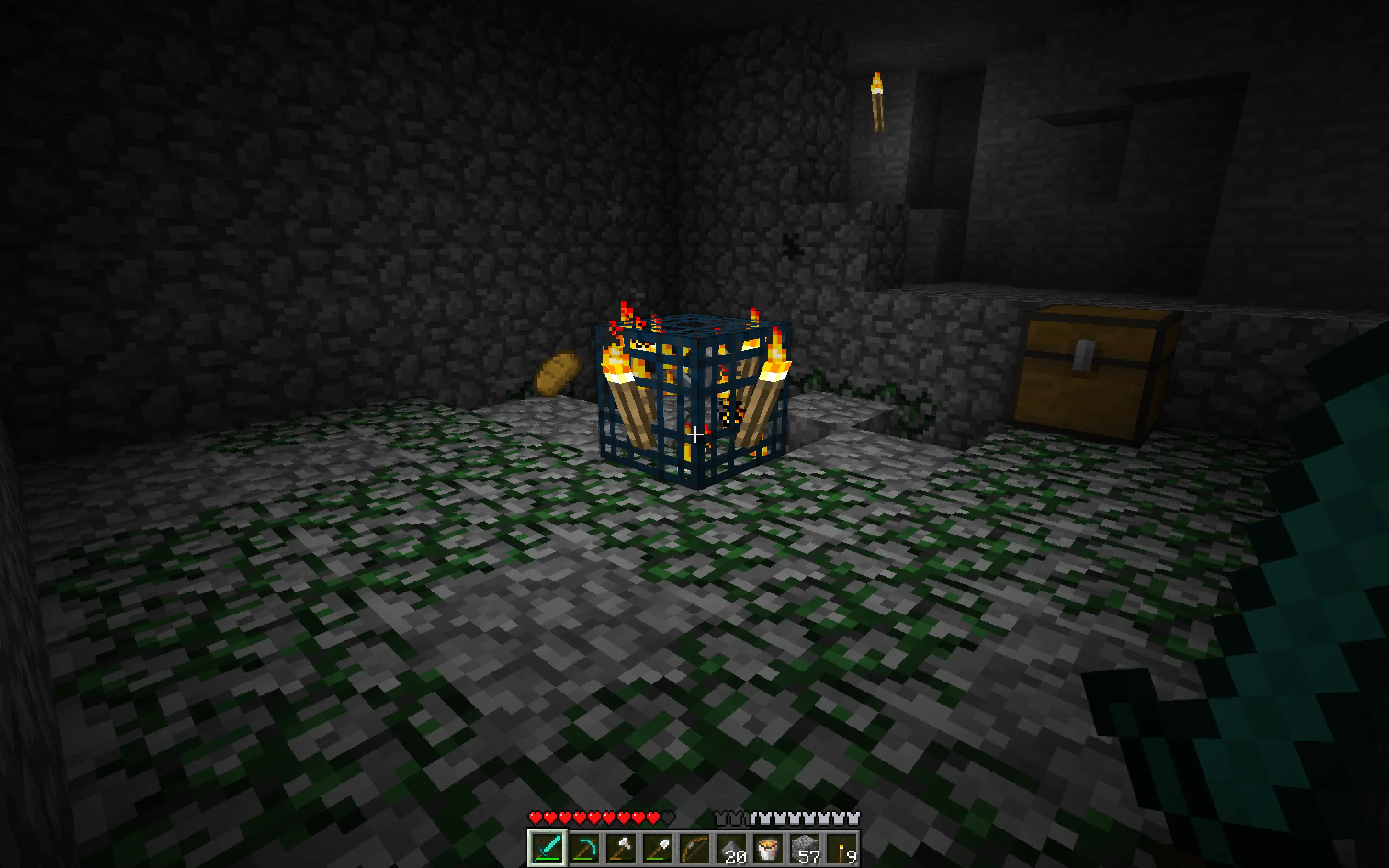This screenshot has width=1389, height=868.
Task: Click the leftmost red heart
Action: coord(535,815)
